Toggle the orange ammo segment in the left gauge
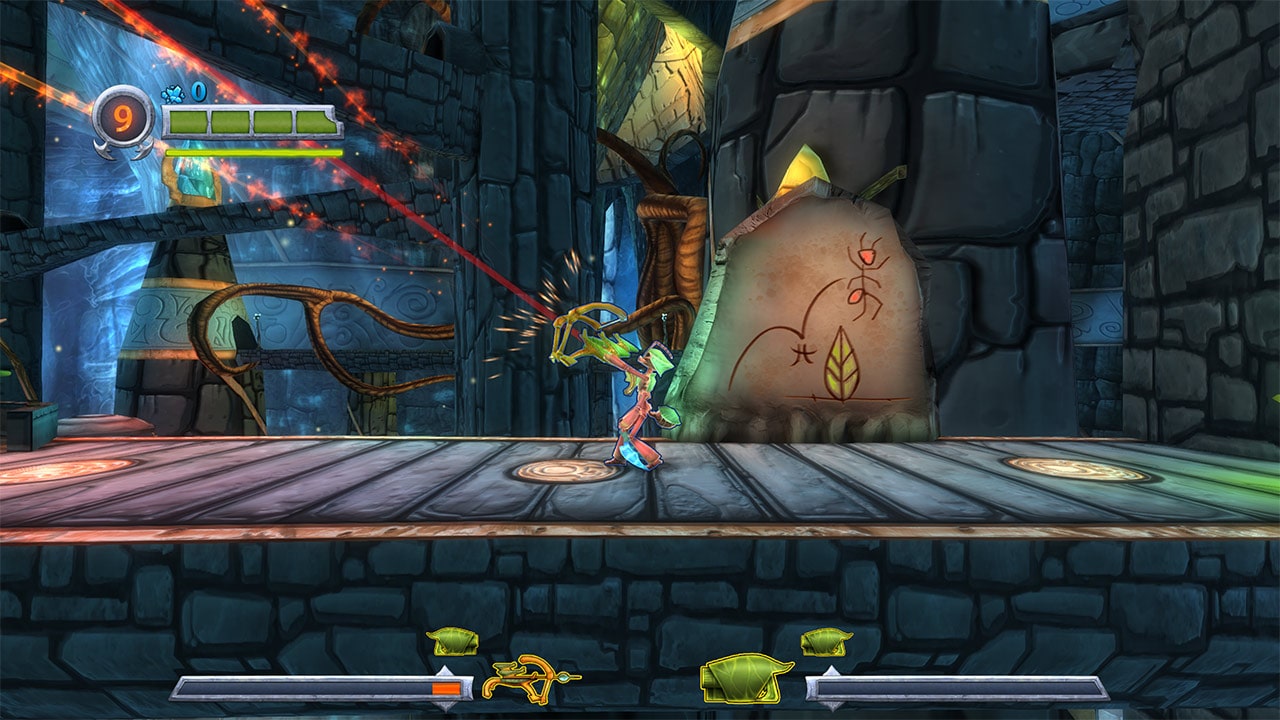This screenshot has width=1280, height=720. [x=448, y=687]
